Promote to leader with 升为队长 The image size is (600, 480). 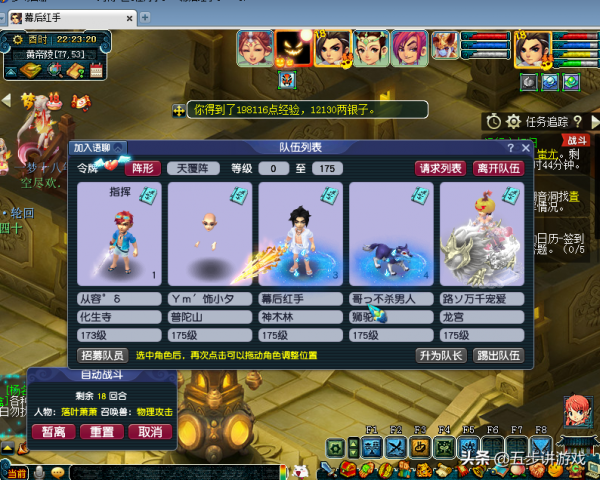coord(441,355)
